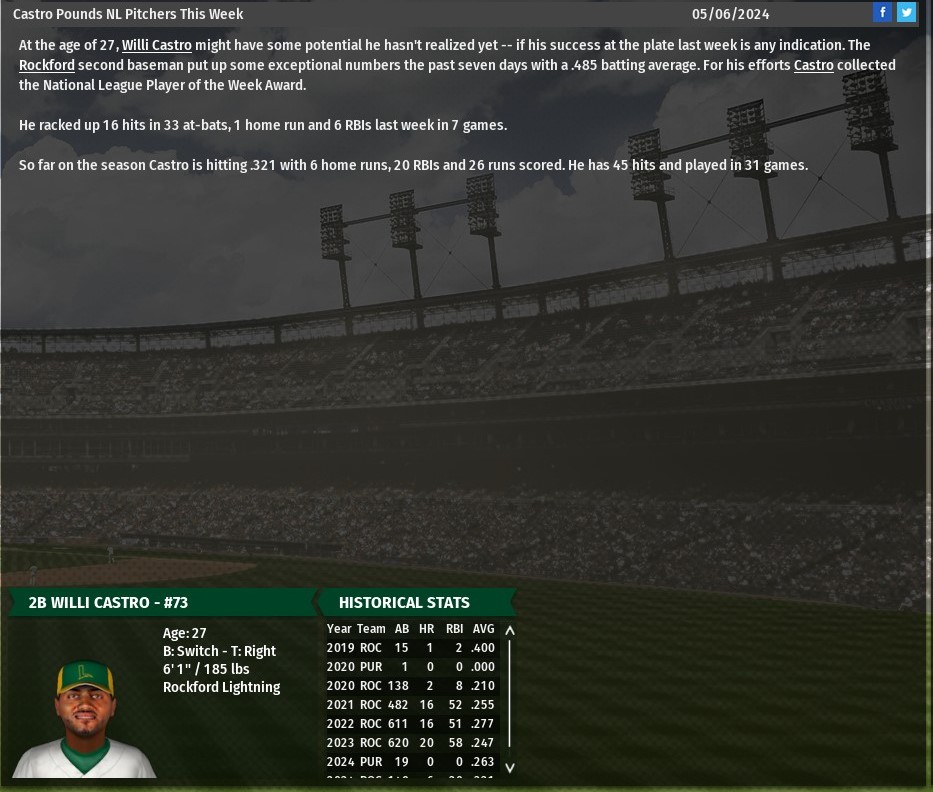Share the article on Twitter
Screen dimensions: 933x792
tap(906, 13)
